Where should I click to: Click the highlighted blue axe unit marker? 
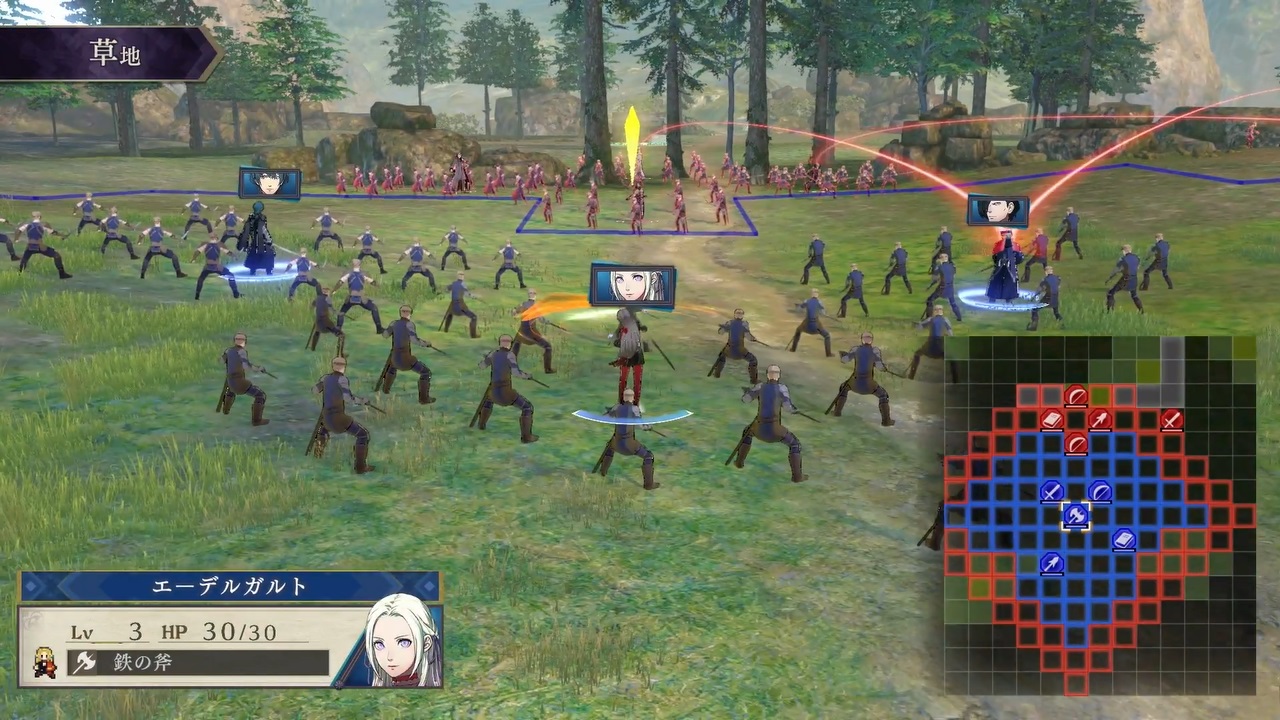[1076, 515]
